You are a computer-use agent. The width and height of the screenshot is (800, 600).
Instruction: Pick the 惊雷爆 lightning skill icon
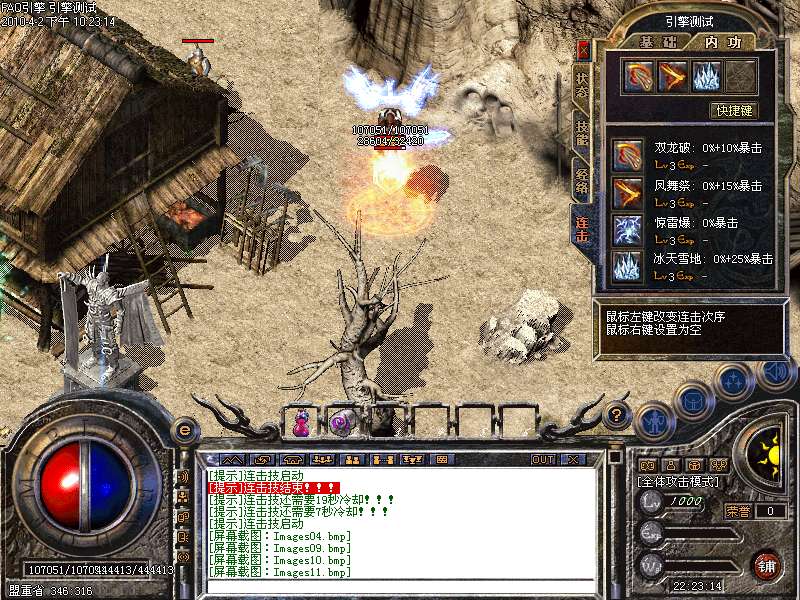628,229
